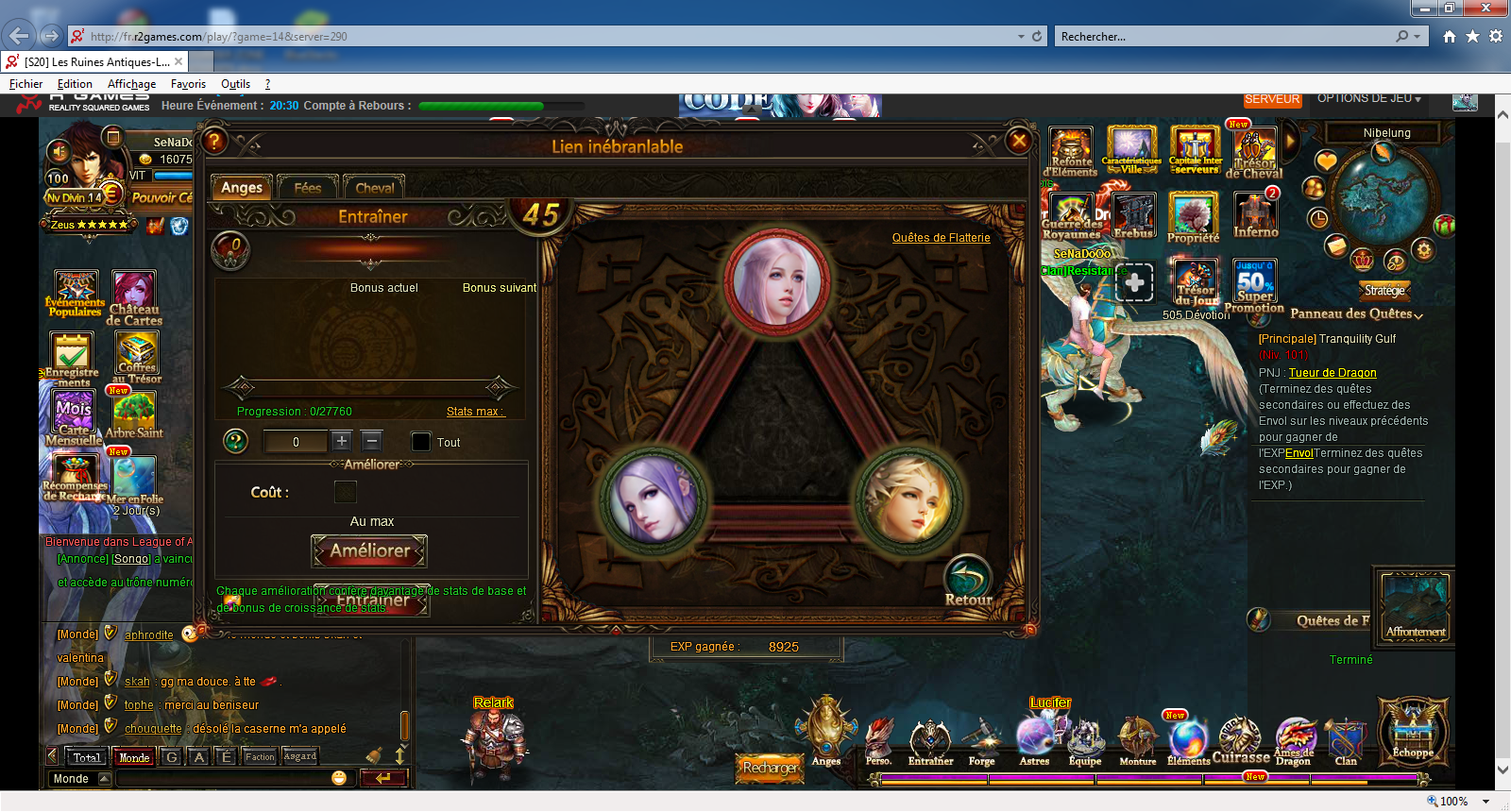Select the pink-haired angel portrait

point(778,279)
